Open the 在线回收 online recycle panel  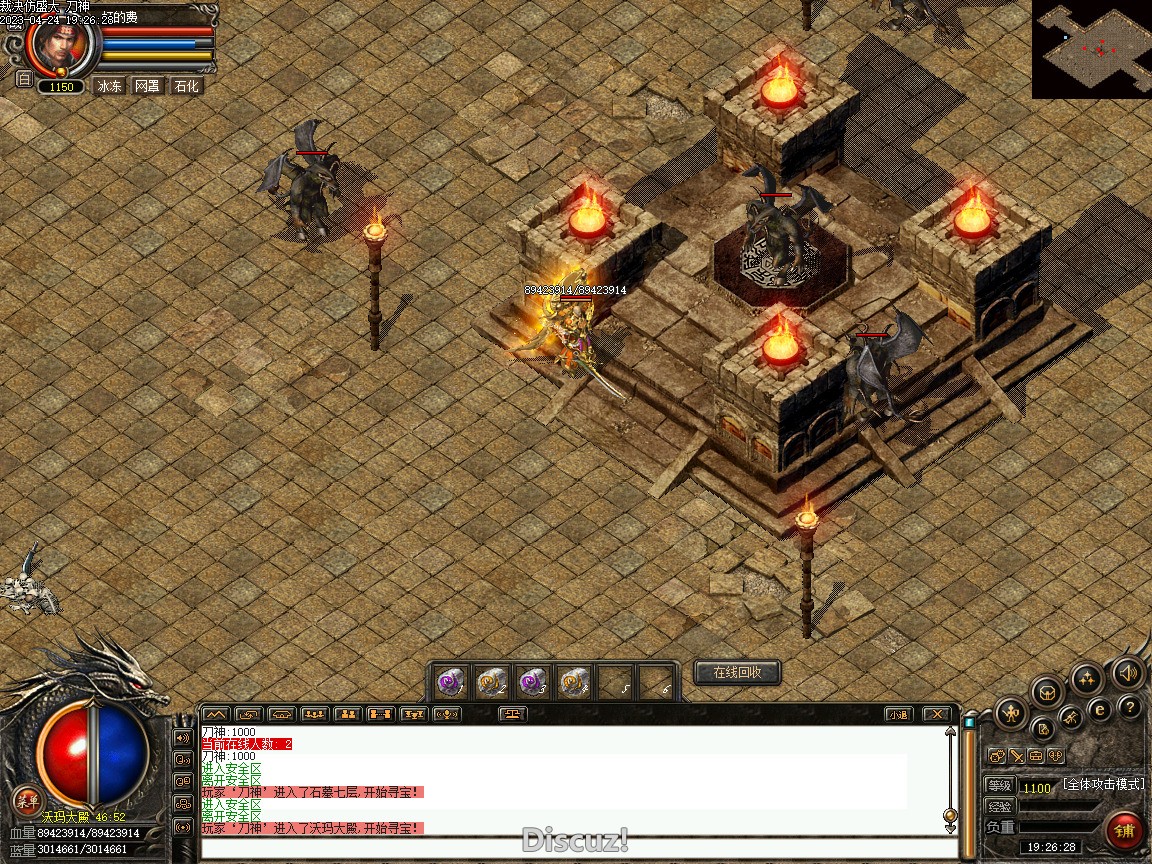(x=737, y=673)
